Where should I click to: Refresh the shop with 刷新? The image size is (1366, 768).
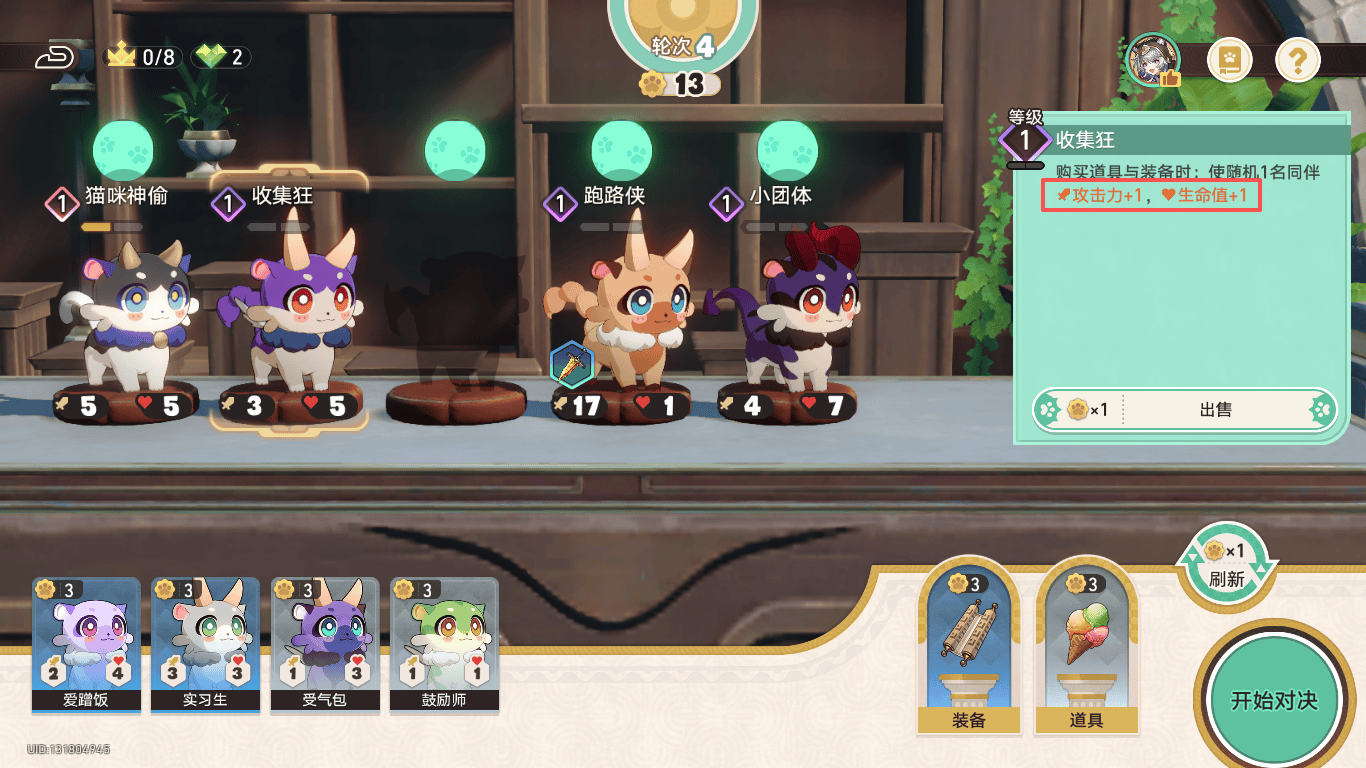coord(1226,565)
